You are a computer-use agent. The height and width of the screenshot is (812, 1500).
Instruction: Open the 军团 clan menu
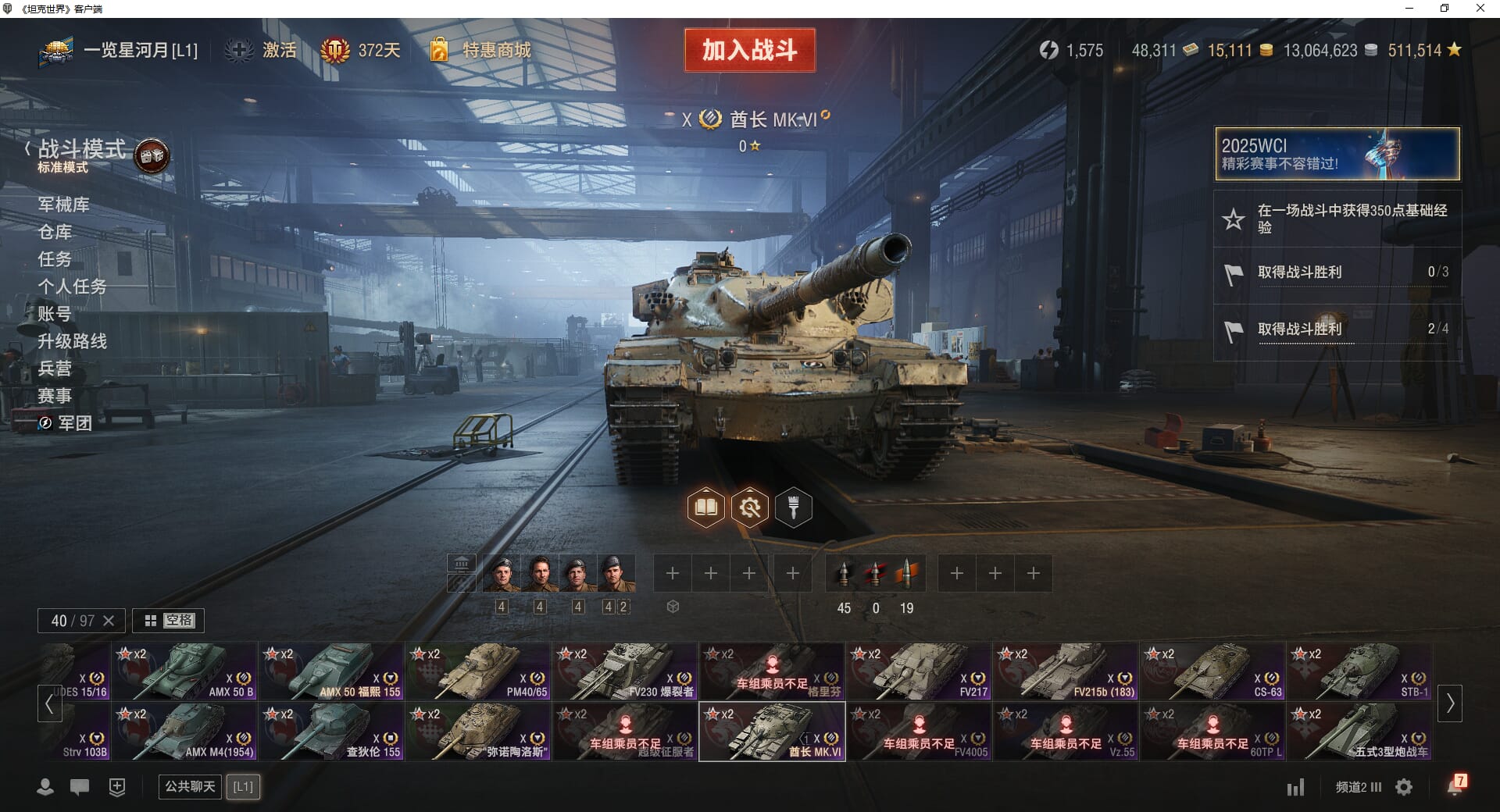pyautogui.click(x=74, y=423)
